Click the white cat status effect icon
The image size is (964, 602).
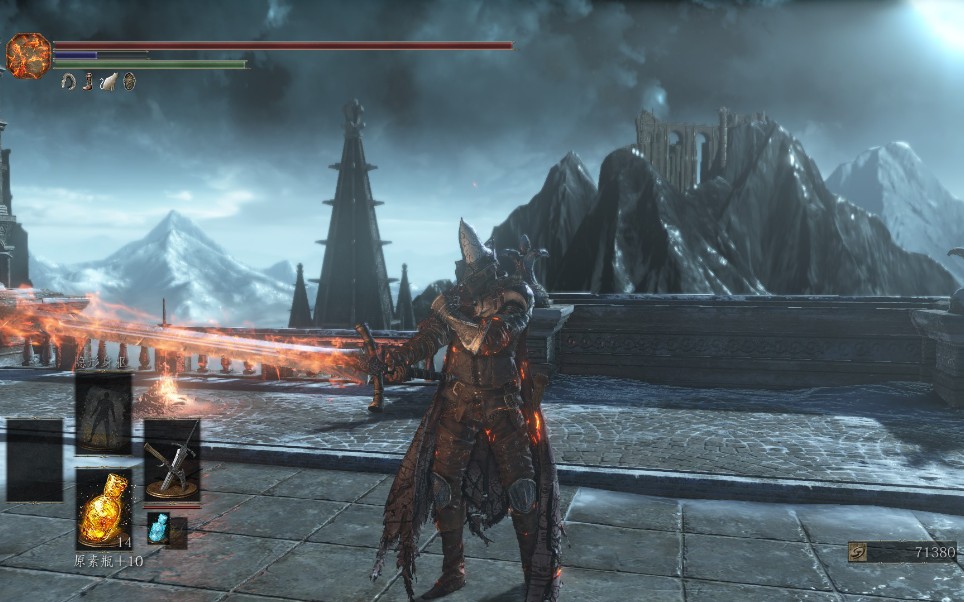[109, 82]
